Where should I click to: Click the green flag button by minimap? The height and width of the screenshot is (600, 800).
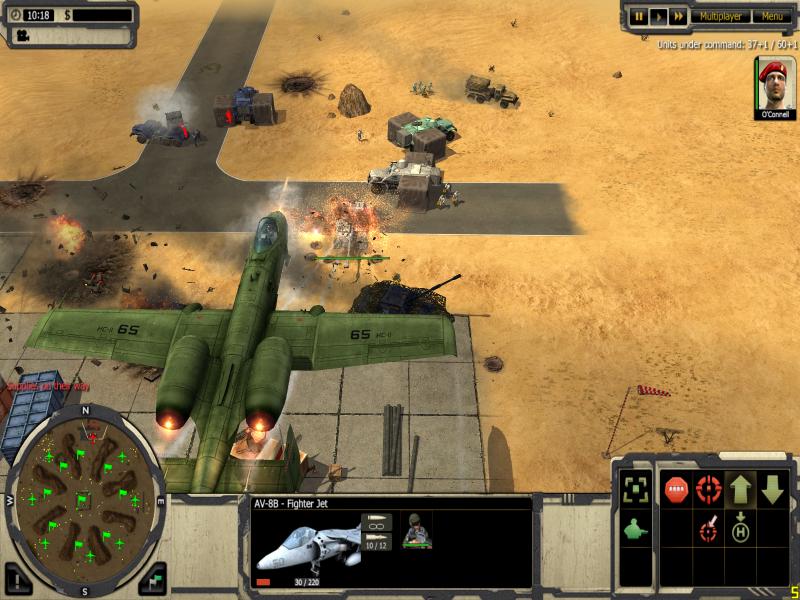[152, 577]
